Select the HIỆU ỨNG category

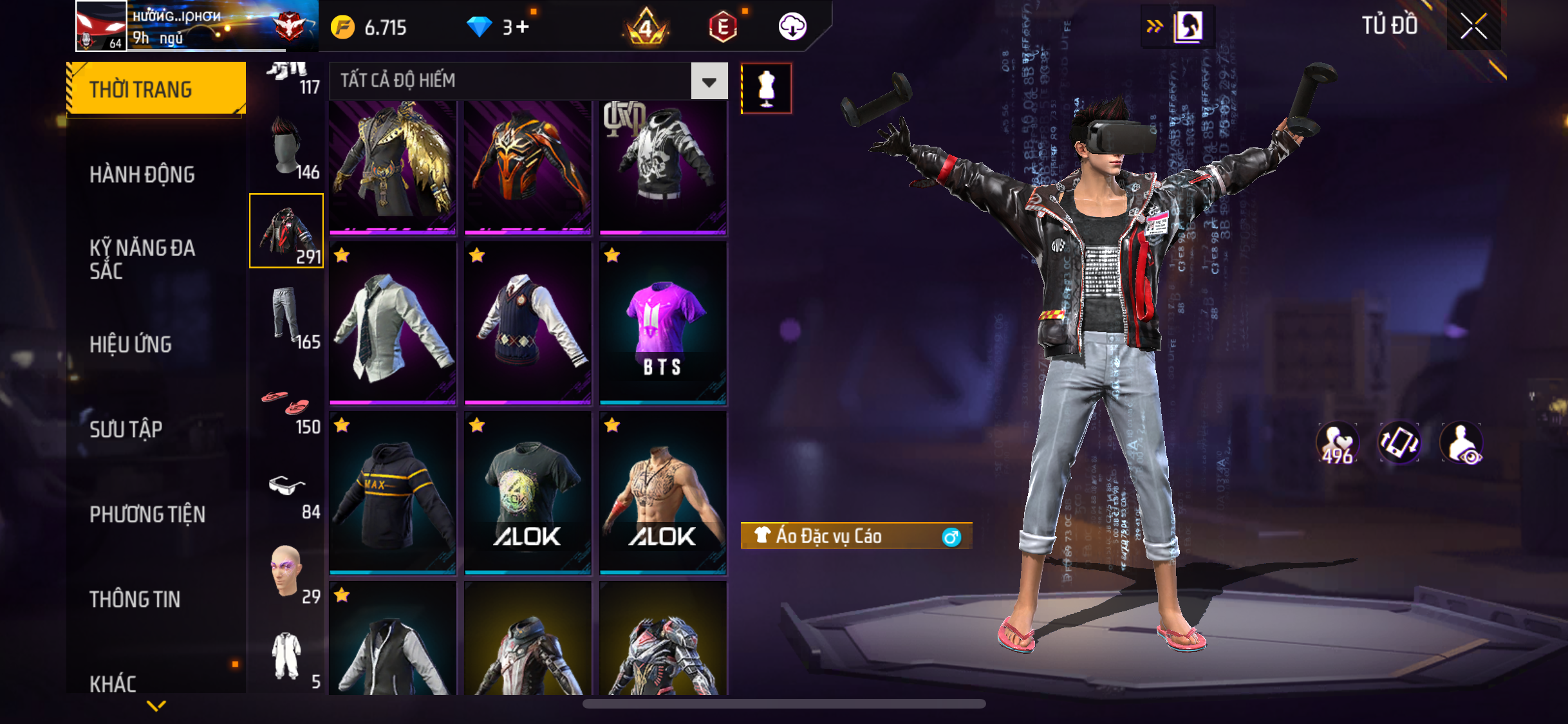click(x=131, y=344)
